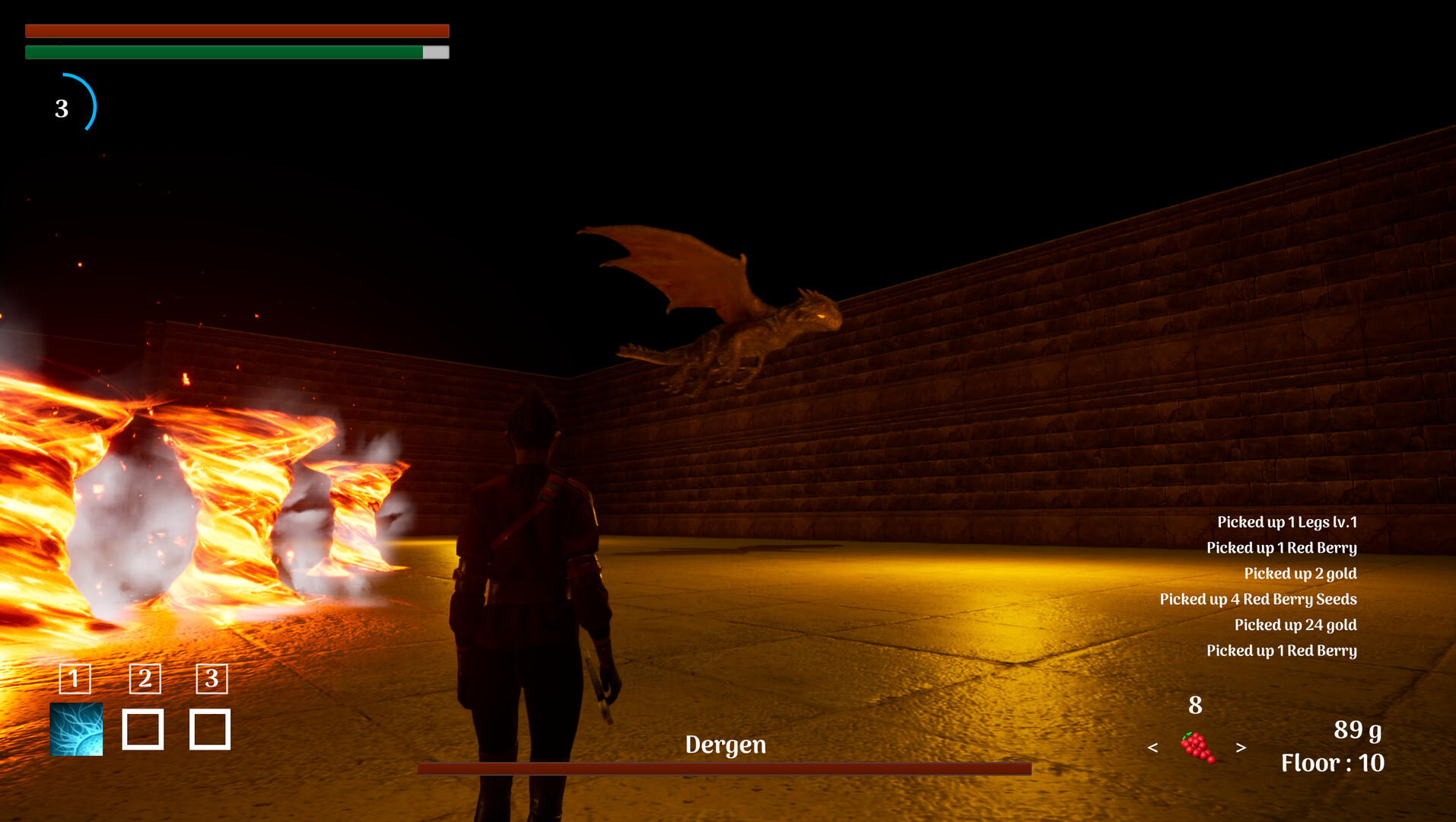
Task: Click the berry quantity counter showing 8
Action: [1195, 706]
